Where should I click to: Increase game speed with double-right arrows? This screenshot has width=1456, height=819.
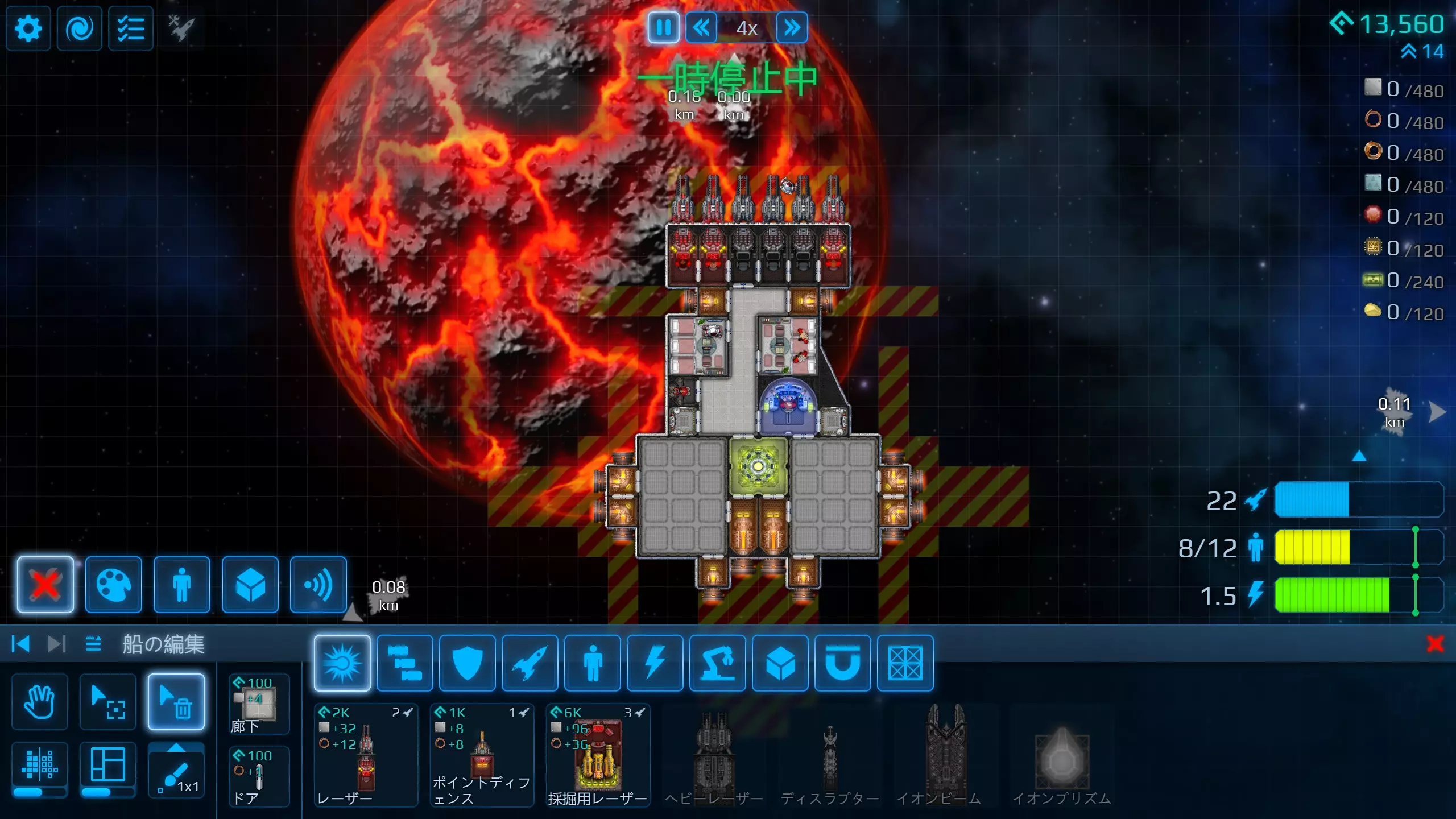792,27
